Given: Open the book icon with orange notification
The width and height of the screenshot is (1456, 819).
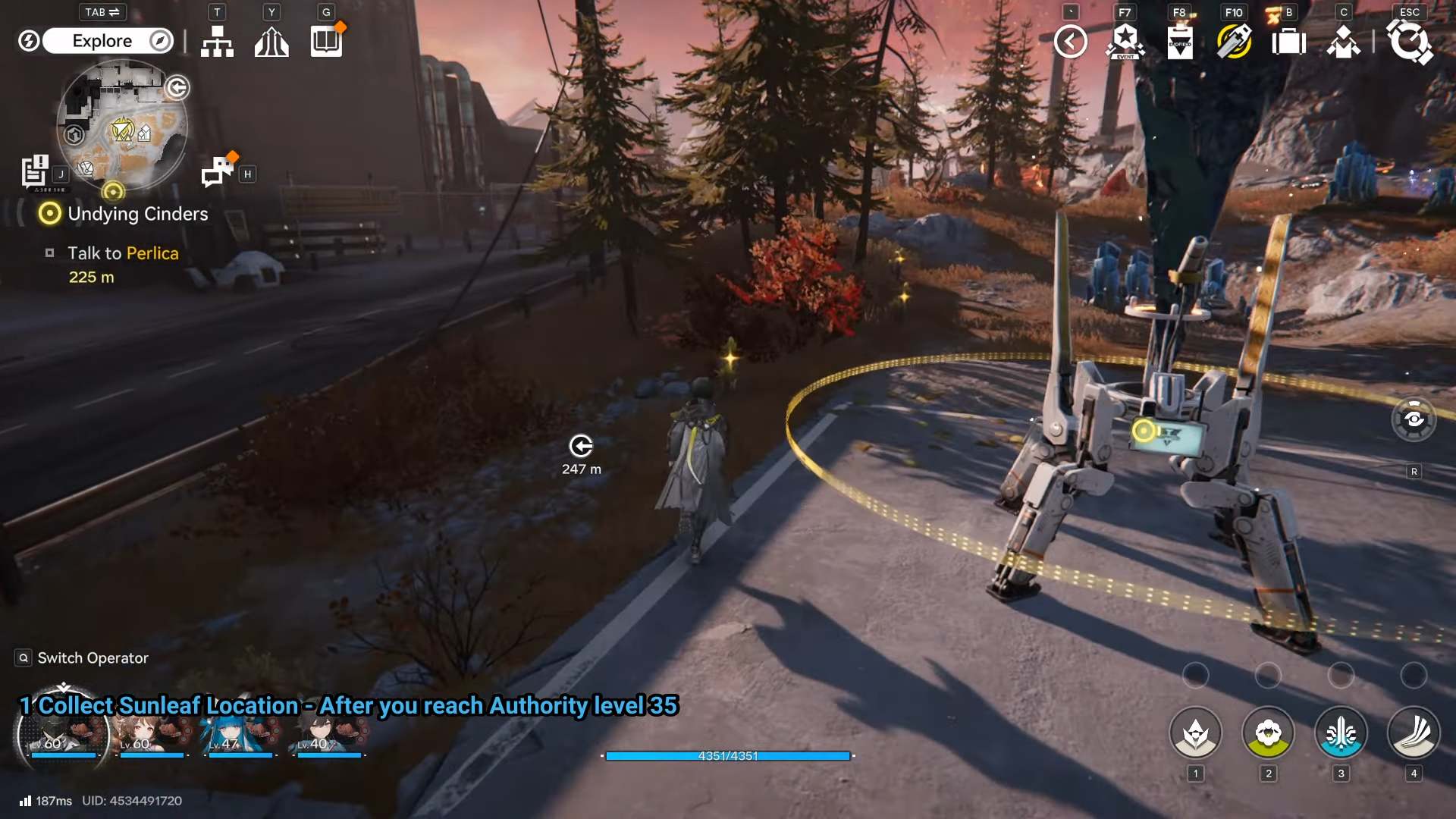Looking at the screenshot, I should point(326,41).
